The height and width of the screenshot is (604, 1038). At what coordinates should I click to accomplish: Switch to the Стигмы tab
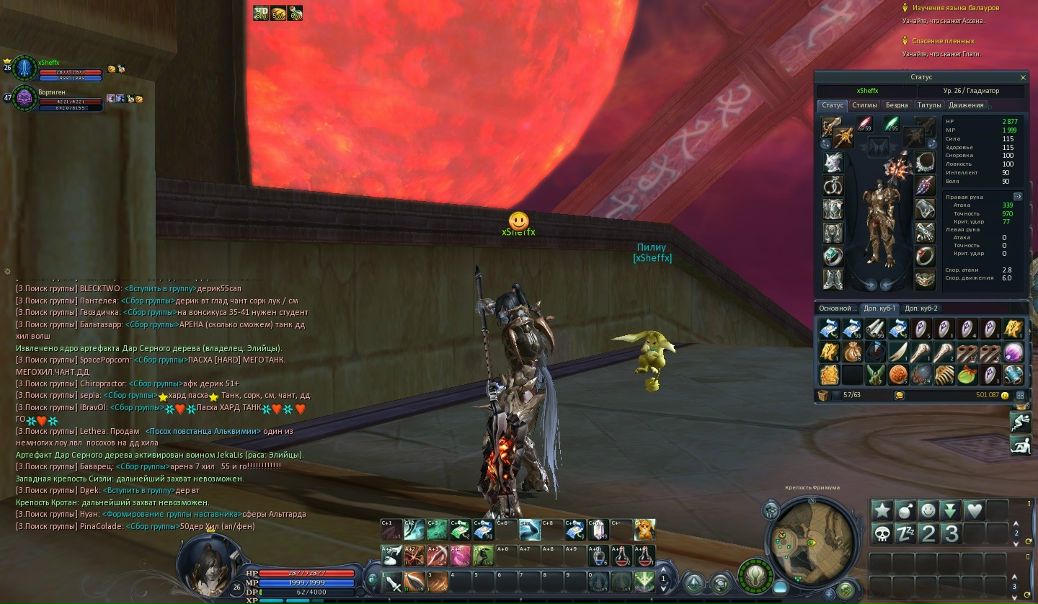click(x=865, y=105)
